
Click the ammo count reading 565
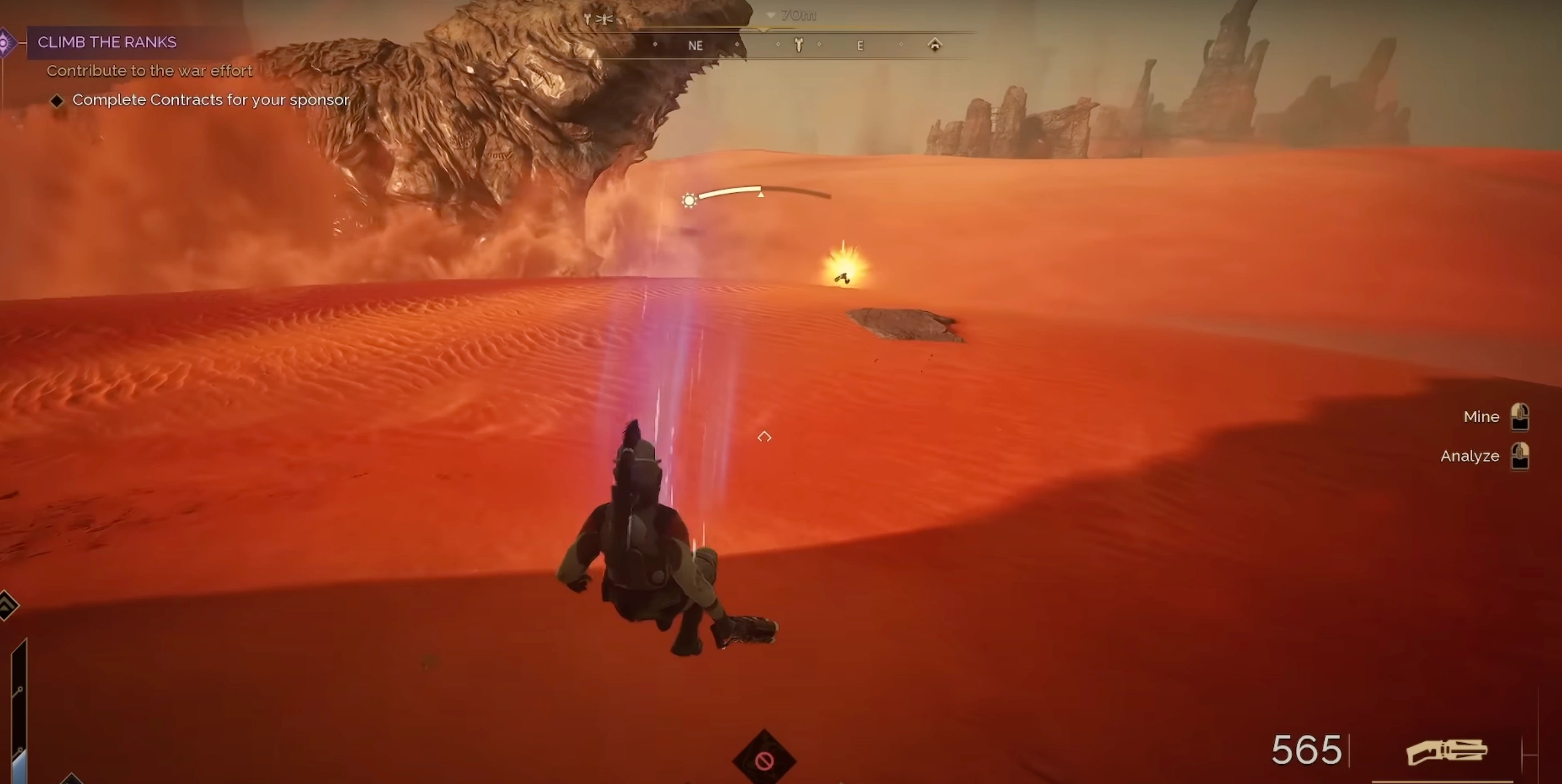1308,750
